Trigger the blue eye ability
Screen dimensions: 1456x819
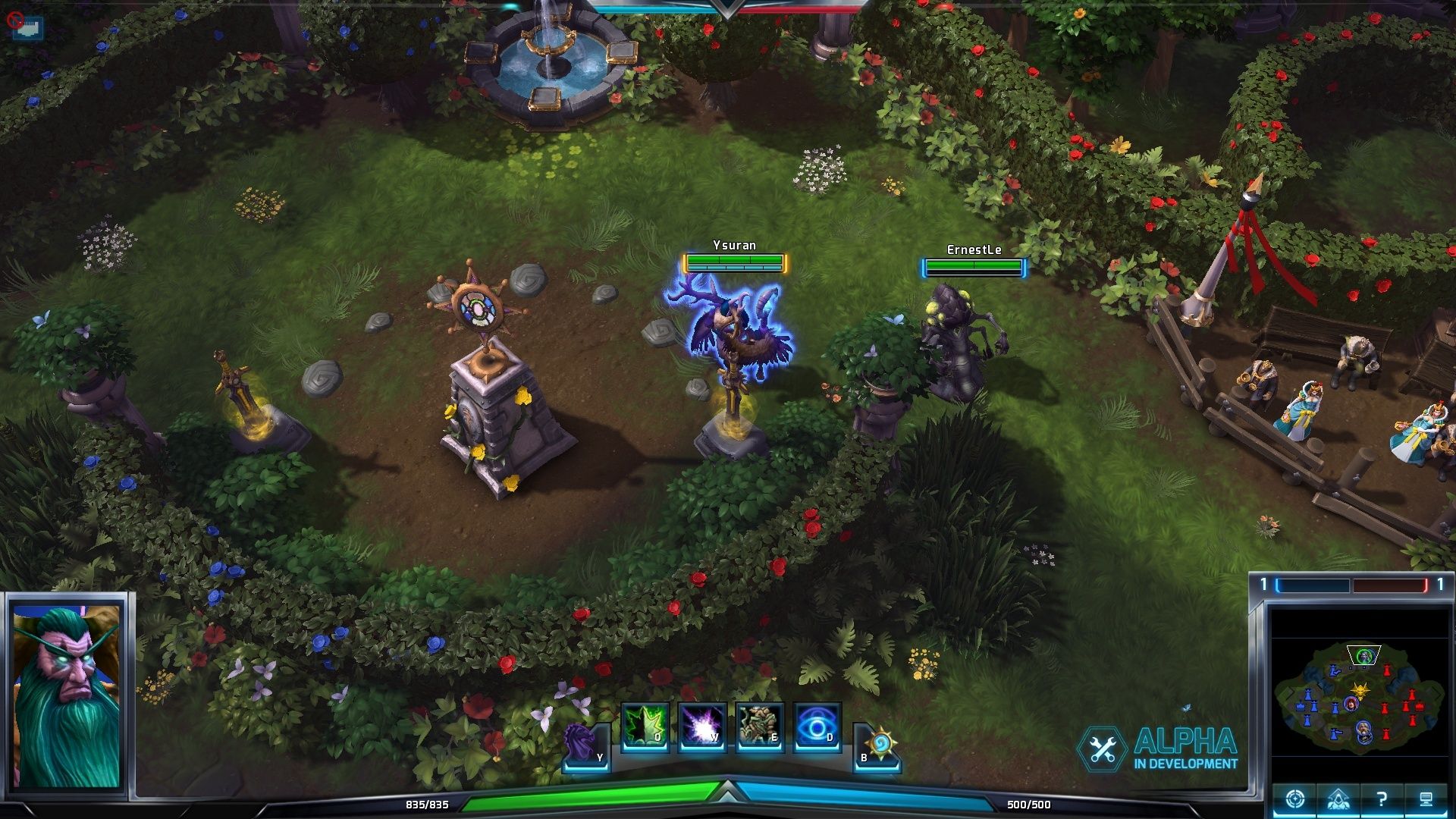click(817, 726)
